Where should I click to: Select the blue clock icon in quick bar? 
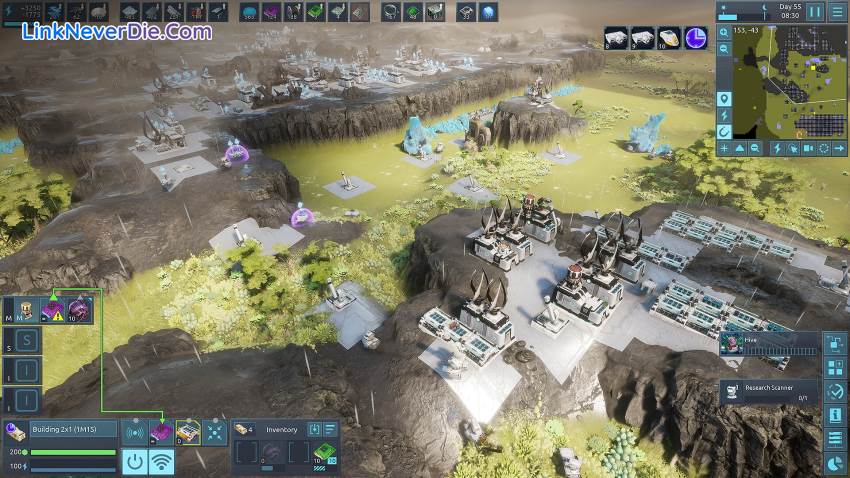(696, 38)
